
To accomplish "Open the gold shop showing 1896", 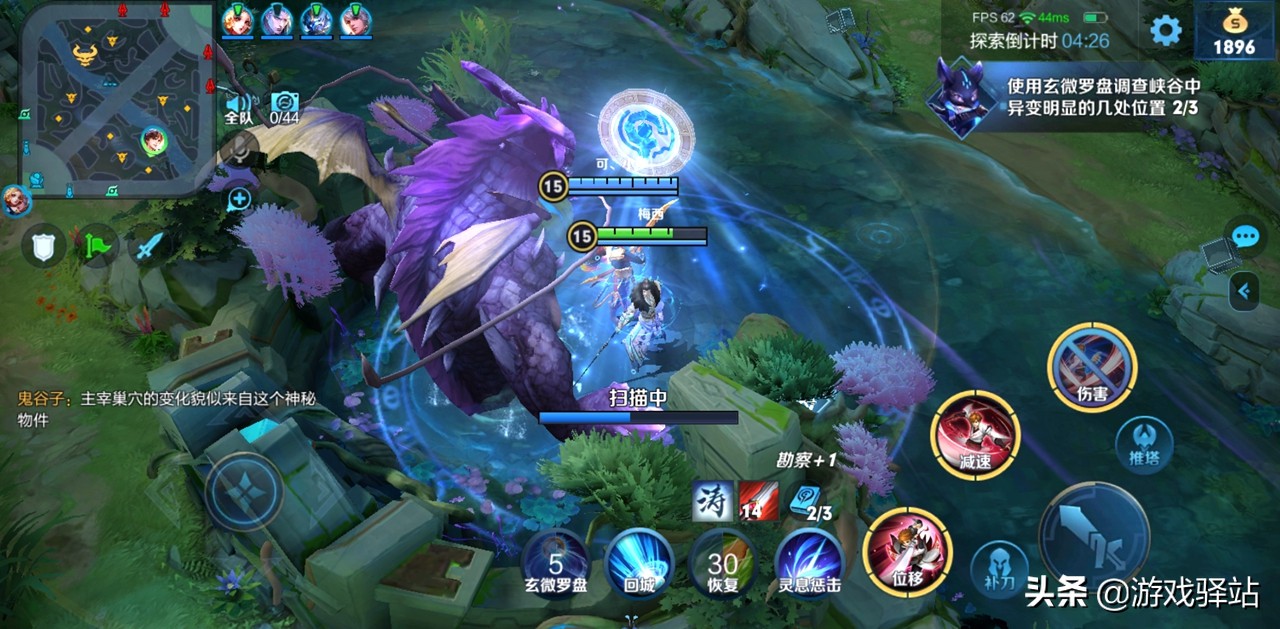I will tap(1233, 32).
